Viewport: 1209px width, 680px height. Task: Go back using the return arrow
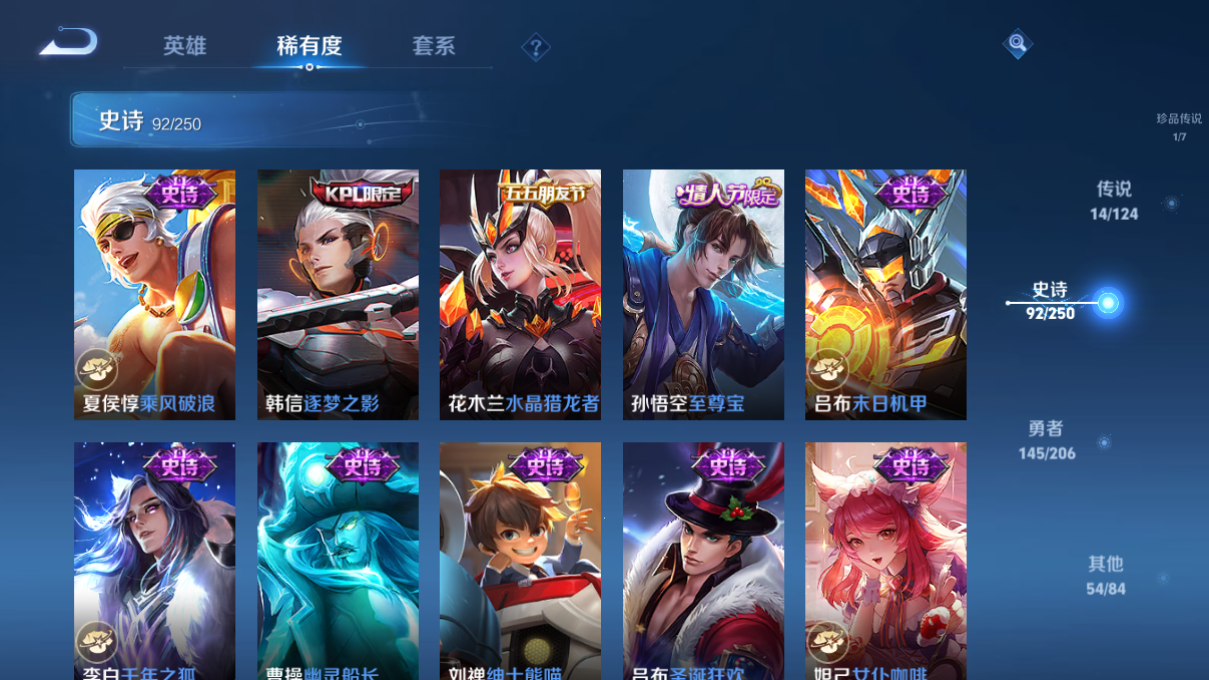coord(68,43)
